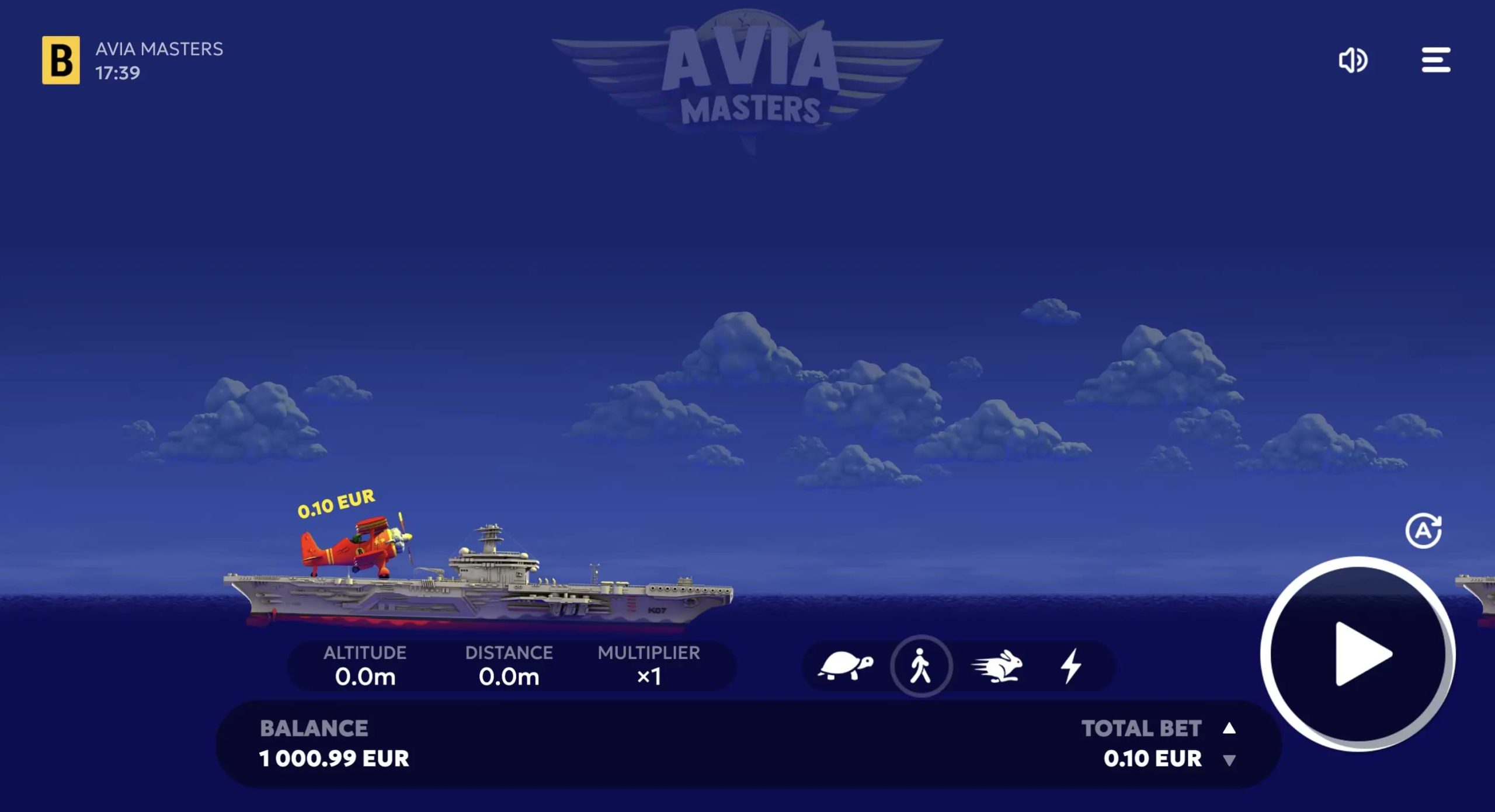Select the walking man speed icon
1495x812 pixels.
921,665
